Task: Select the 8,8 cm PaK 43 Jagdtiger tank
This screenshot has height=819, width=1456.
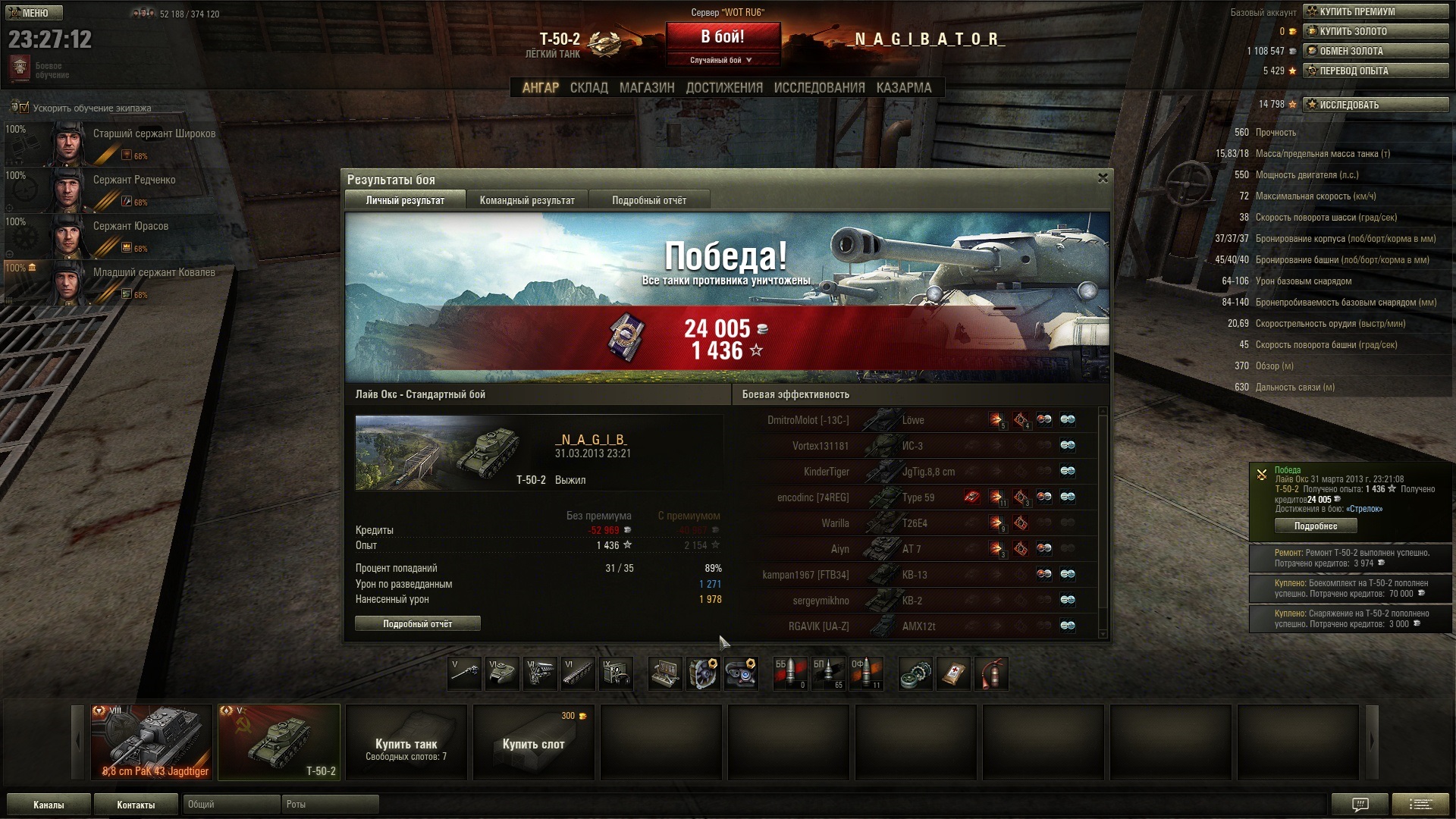Action: click(151, 742)
